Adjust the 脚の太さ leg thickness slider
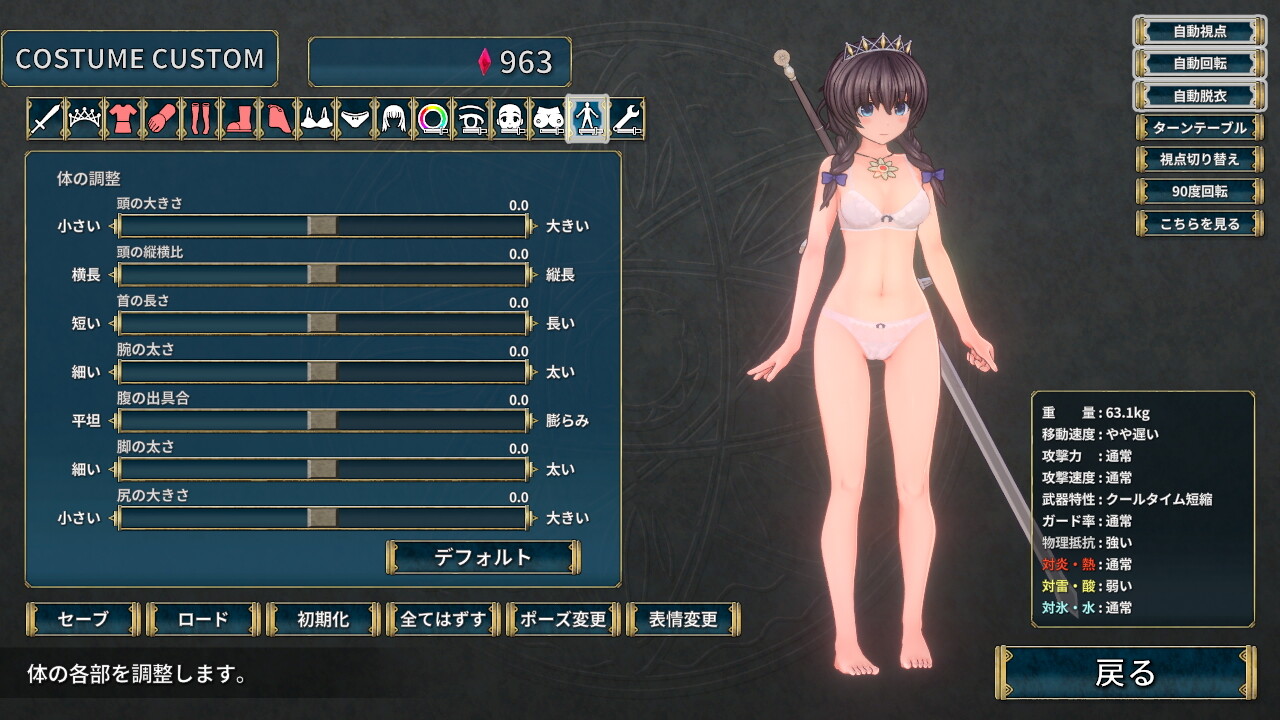Image resolution: width=1280 pixels, height=720 pixels. coord(322,469)
